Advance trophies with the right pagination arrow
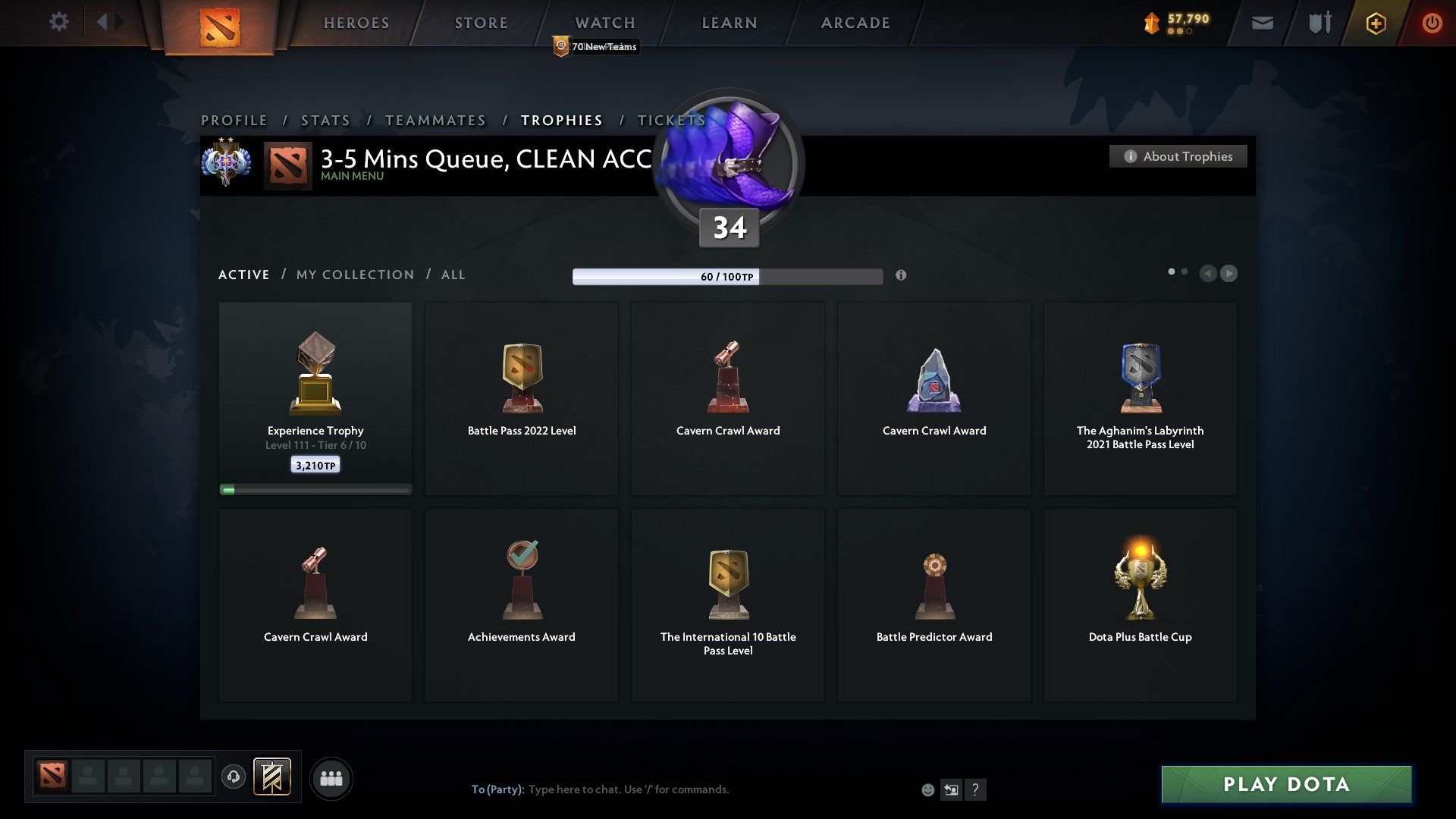The height and width of the screenshot is (819, 1456). (1228, 274)
